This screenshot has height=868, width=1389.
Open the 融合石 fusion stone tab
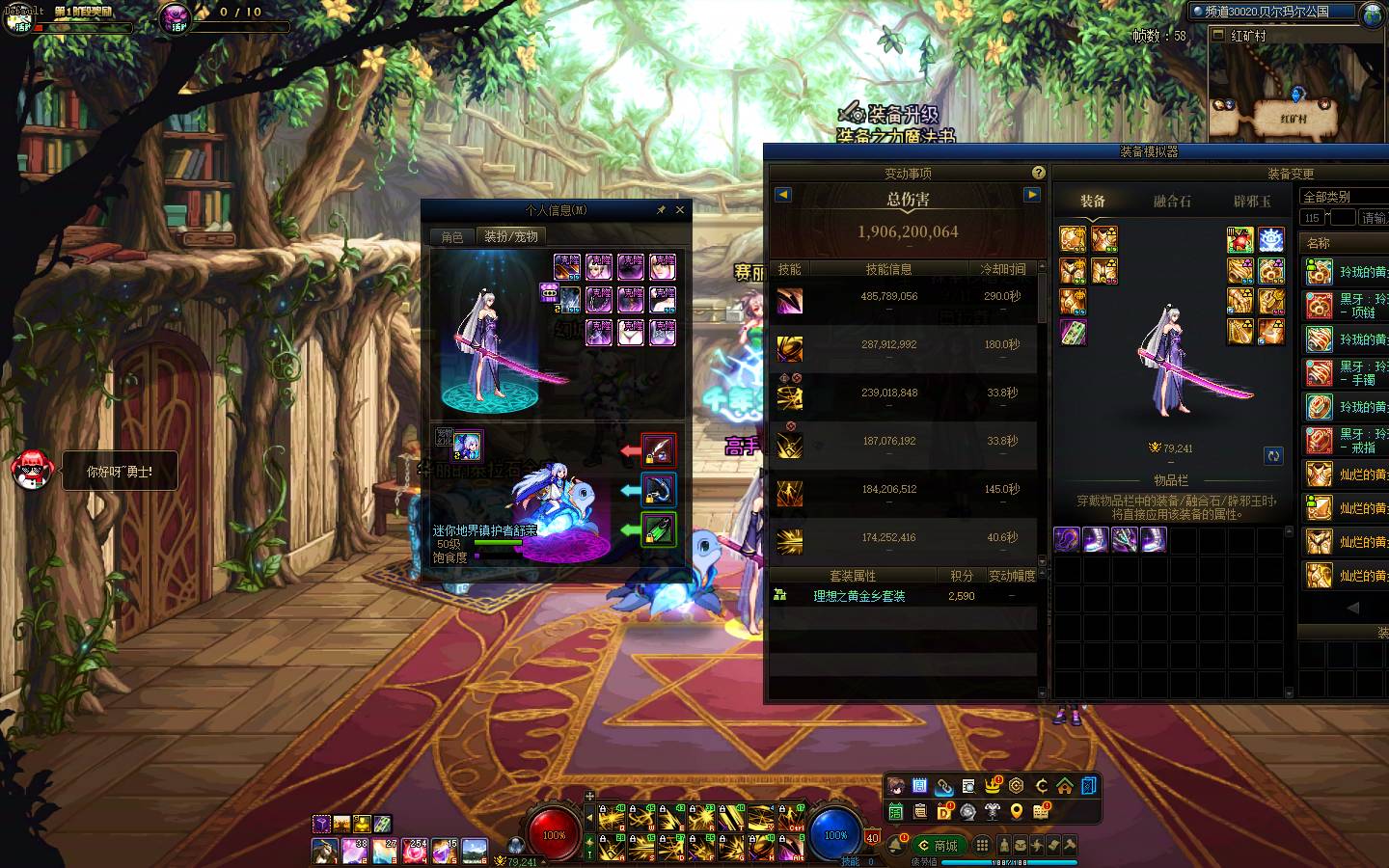(1172, 202)
